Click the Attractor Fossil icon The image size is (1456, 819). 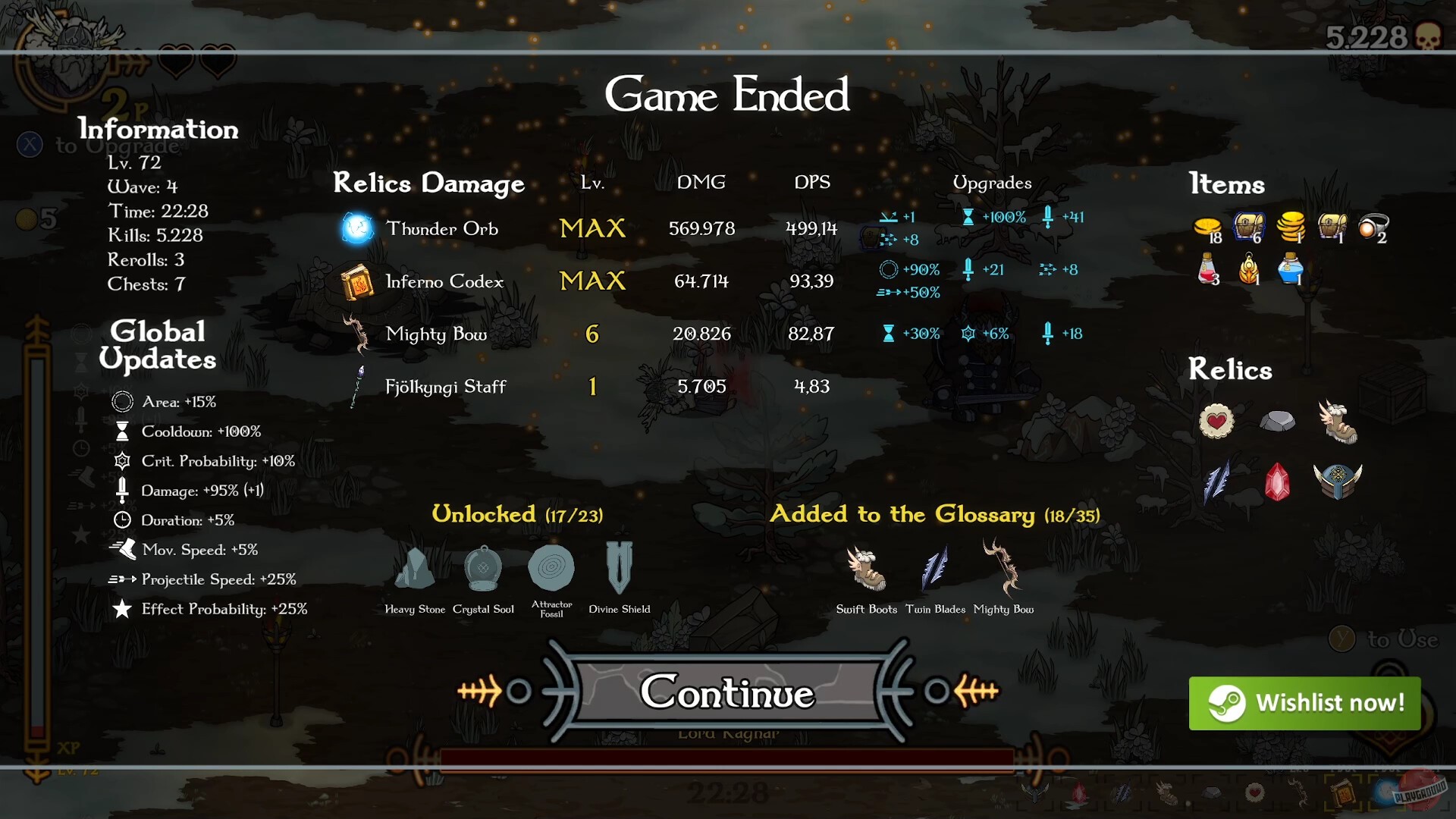(551, 569)
